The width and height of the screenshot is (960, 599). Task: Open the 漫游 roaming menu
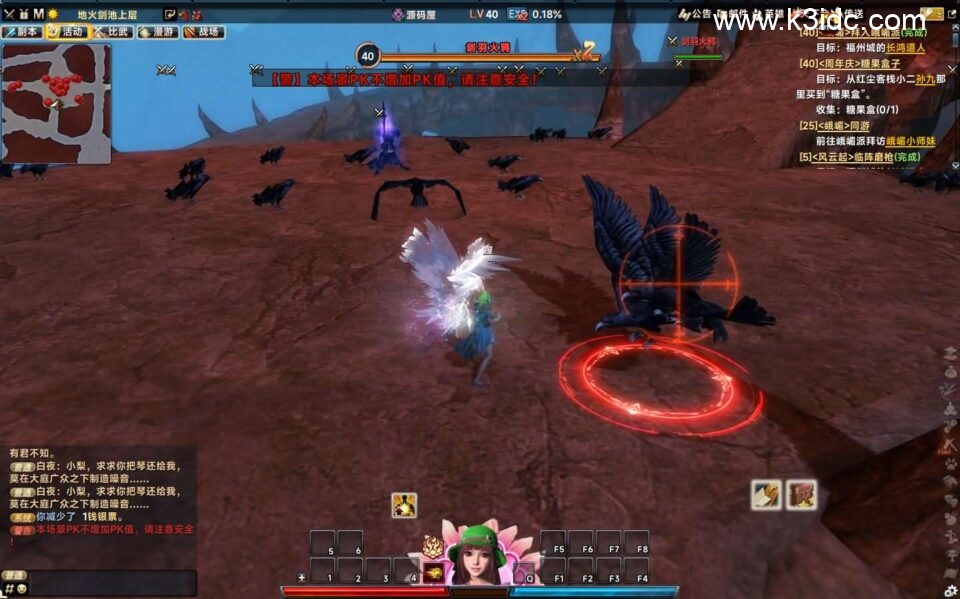tap(157, 32)
